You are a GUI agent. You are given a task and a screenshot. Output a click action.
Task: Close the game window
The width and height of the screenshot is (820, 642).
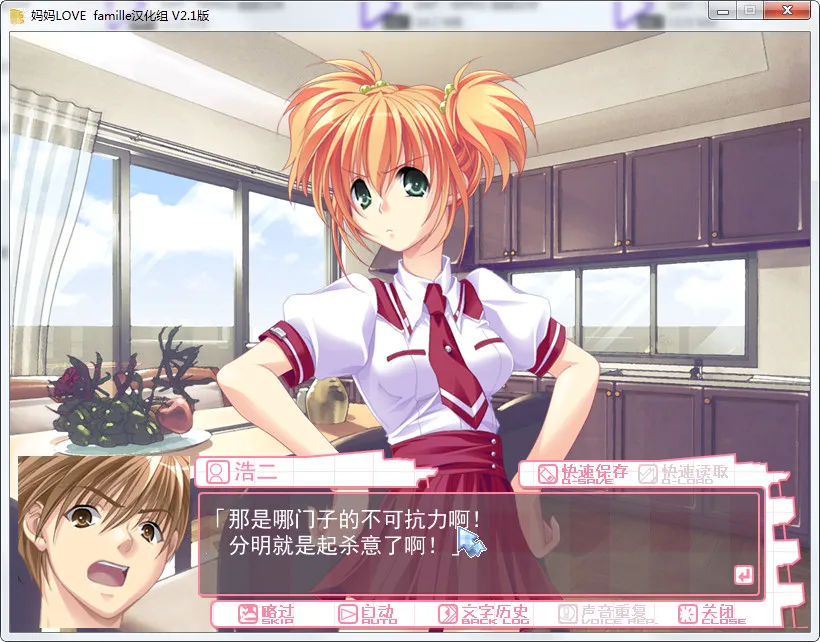click(790, 11)
